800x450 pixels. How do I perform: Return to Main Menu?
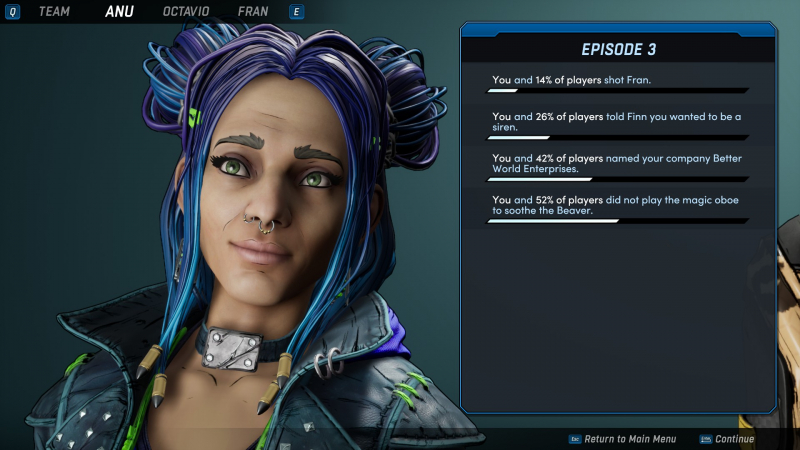[x=629, y=439]
